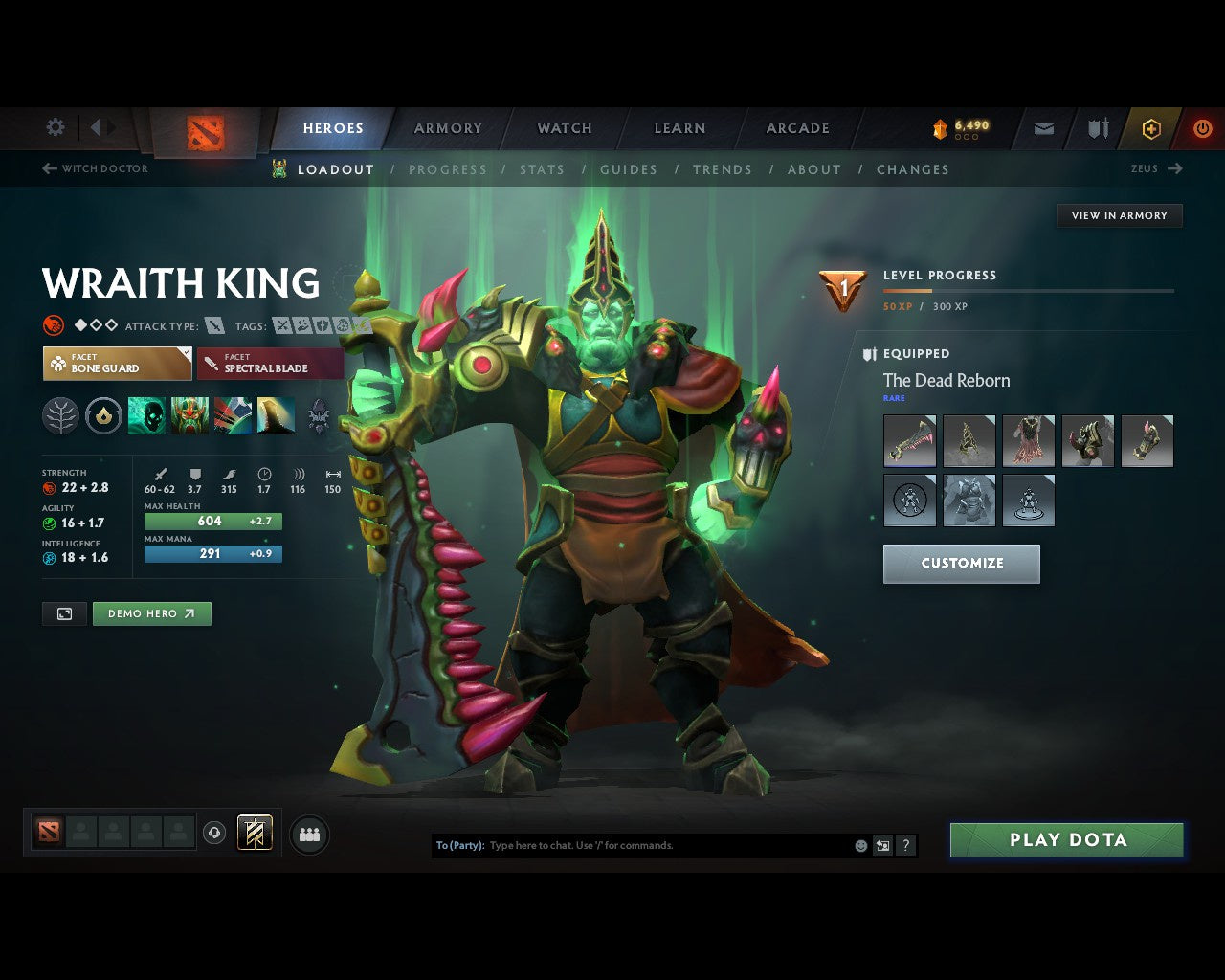Viewport: 1225px width, 980px height.
Task: Open the friends and party icon
Action: (308, 834)
